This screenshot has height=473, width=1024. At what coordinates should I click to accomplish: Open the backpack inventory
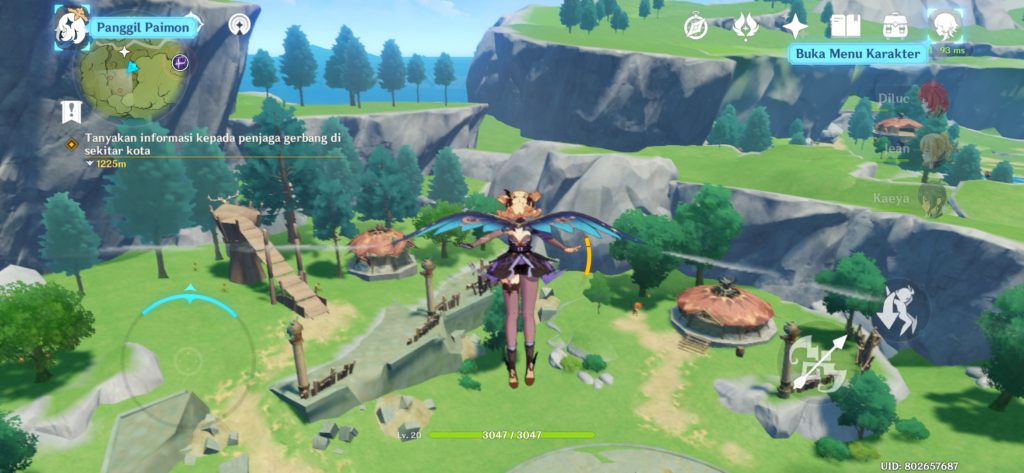pos(894,26)
